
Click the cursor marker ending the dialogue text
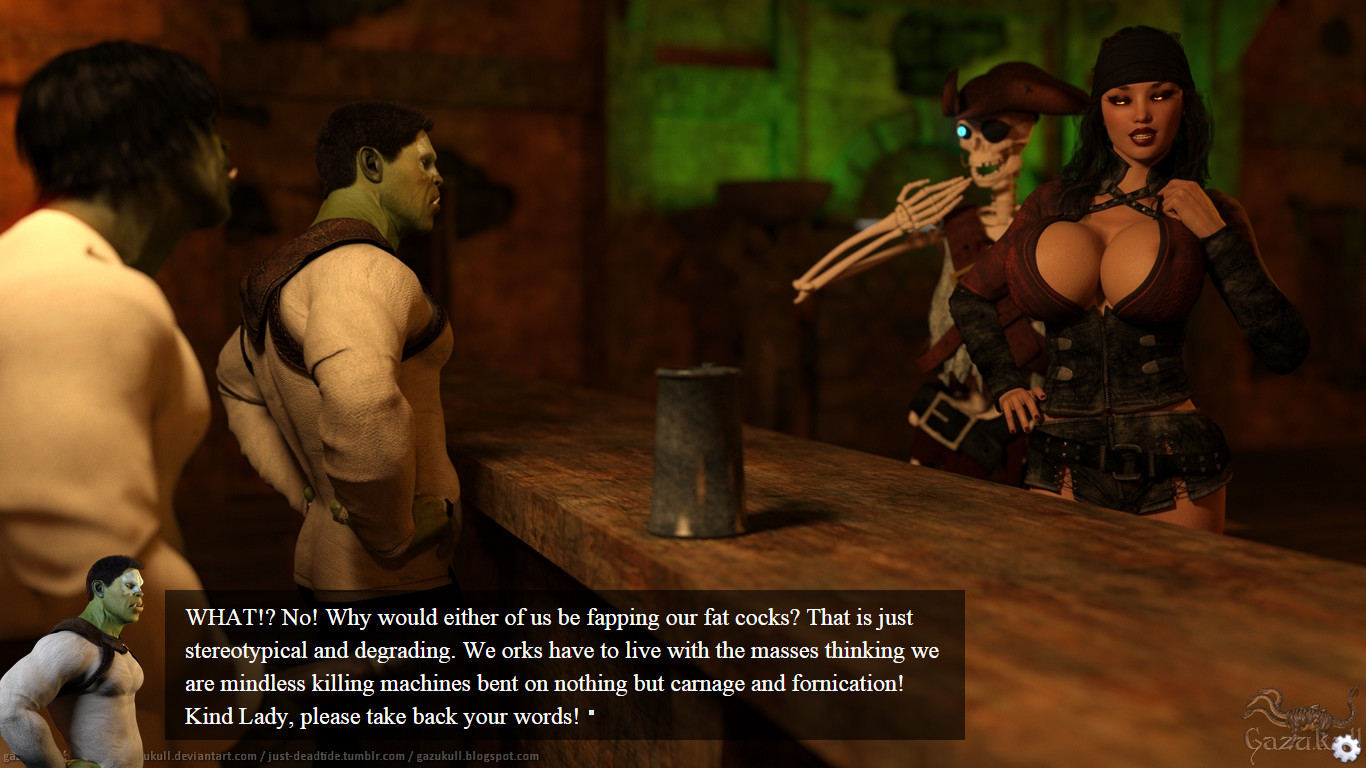pyautogui.click(x=591, y=713)
